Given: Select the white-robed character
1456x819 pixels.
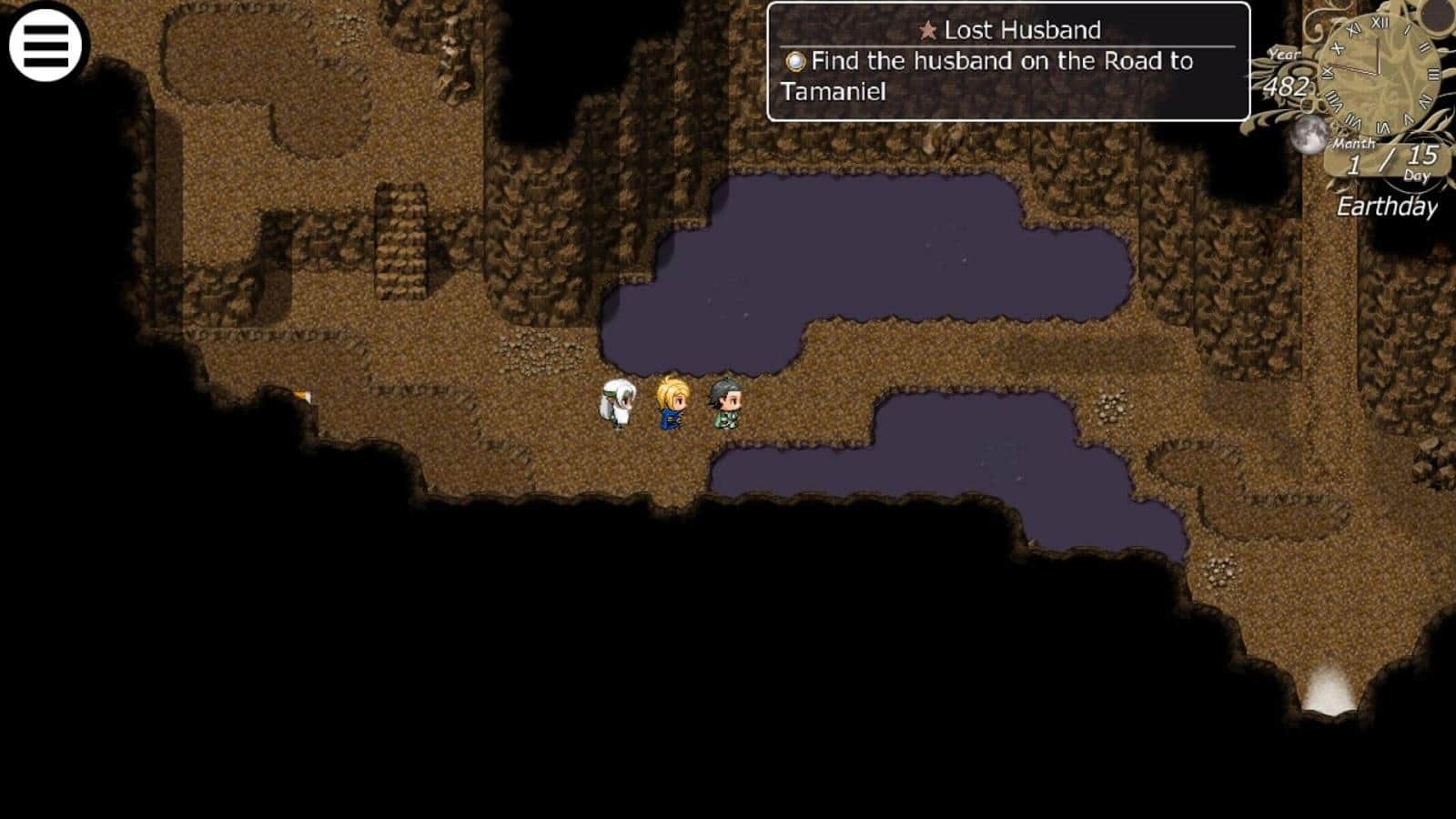Looking at the screenshot, I should coord(620,403).
